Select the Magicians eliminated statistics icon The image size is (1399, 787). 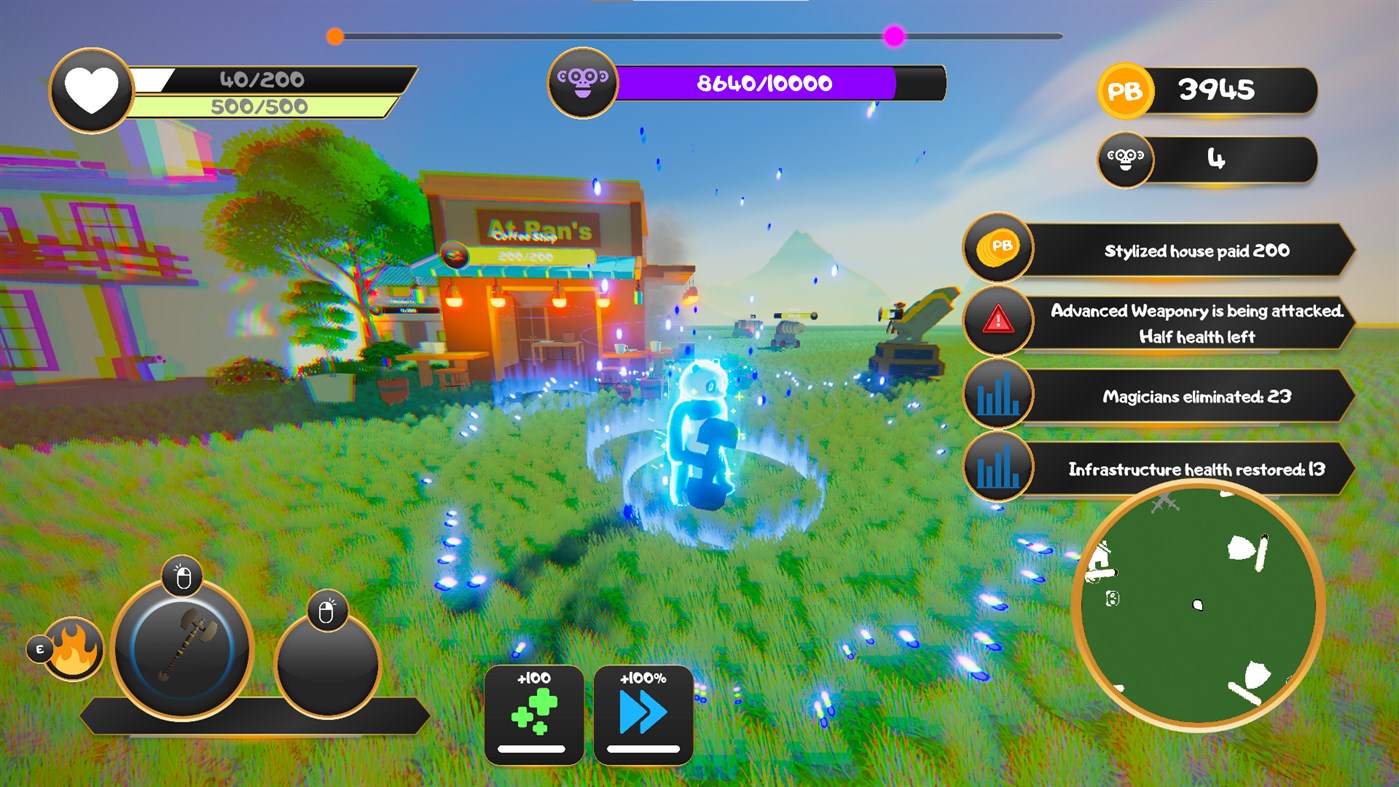pyautogui.click(x=998, y=394)
